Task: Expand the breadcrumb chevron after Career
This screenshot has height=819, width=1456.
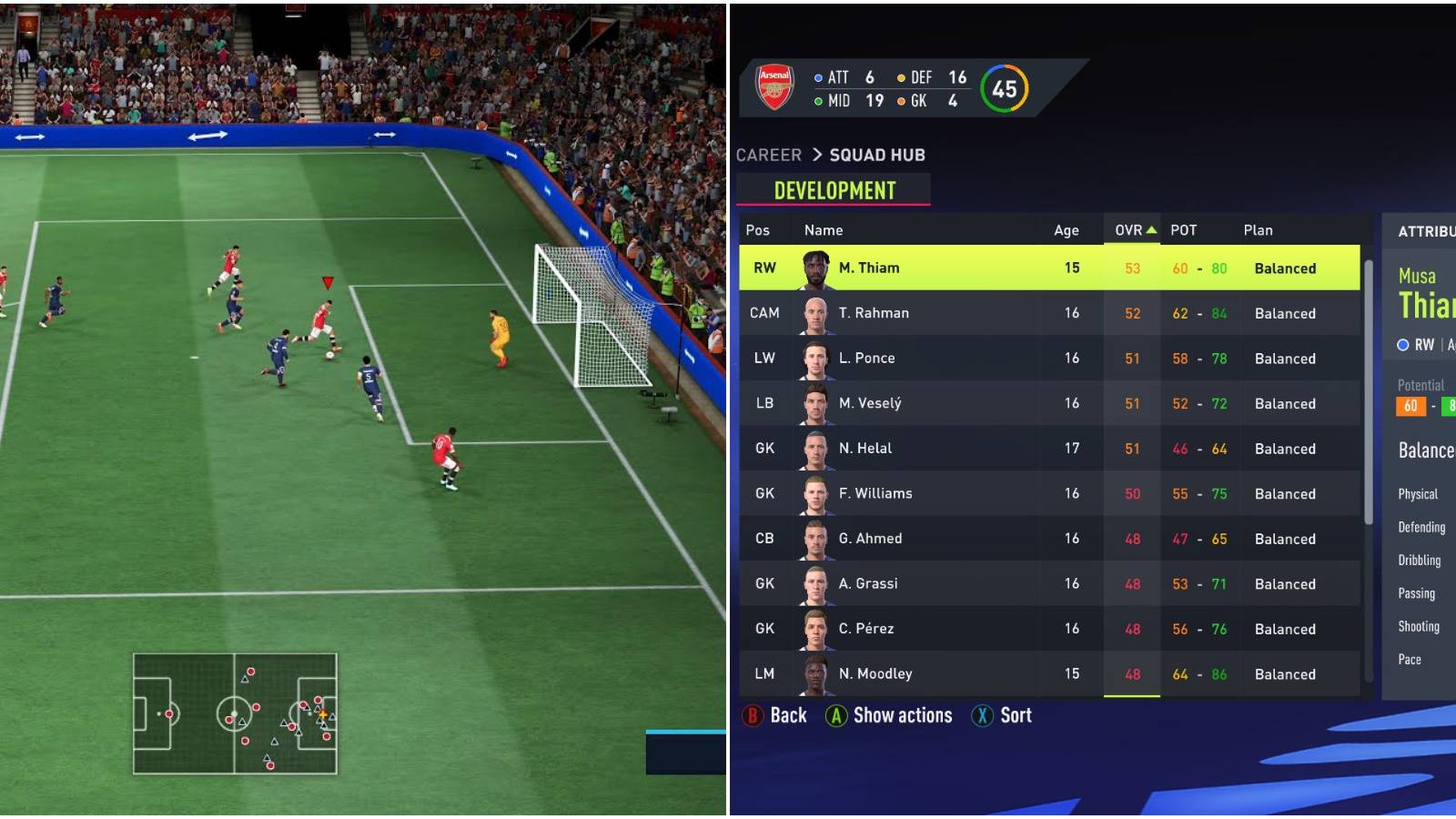Action: coord(818,155)
